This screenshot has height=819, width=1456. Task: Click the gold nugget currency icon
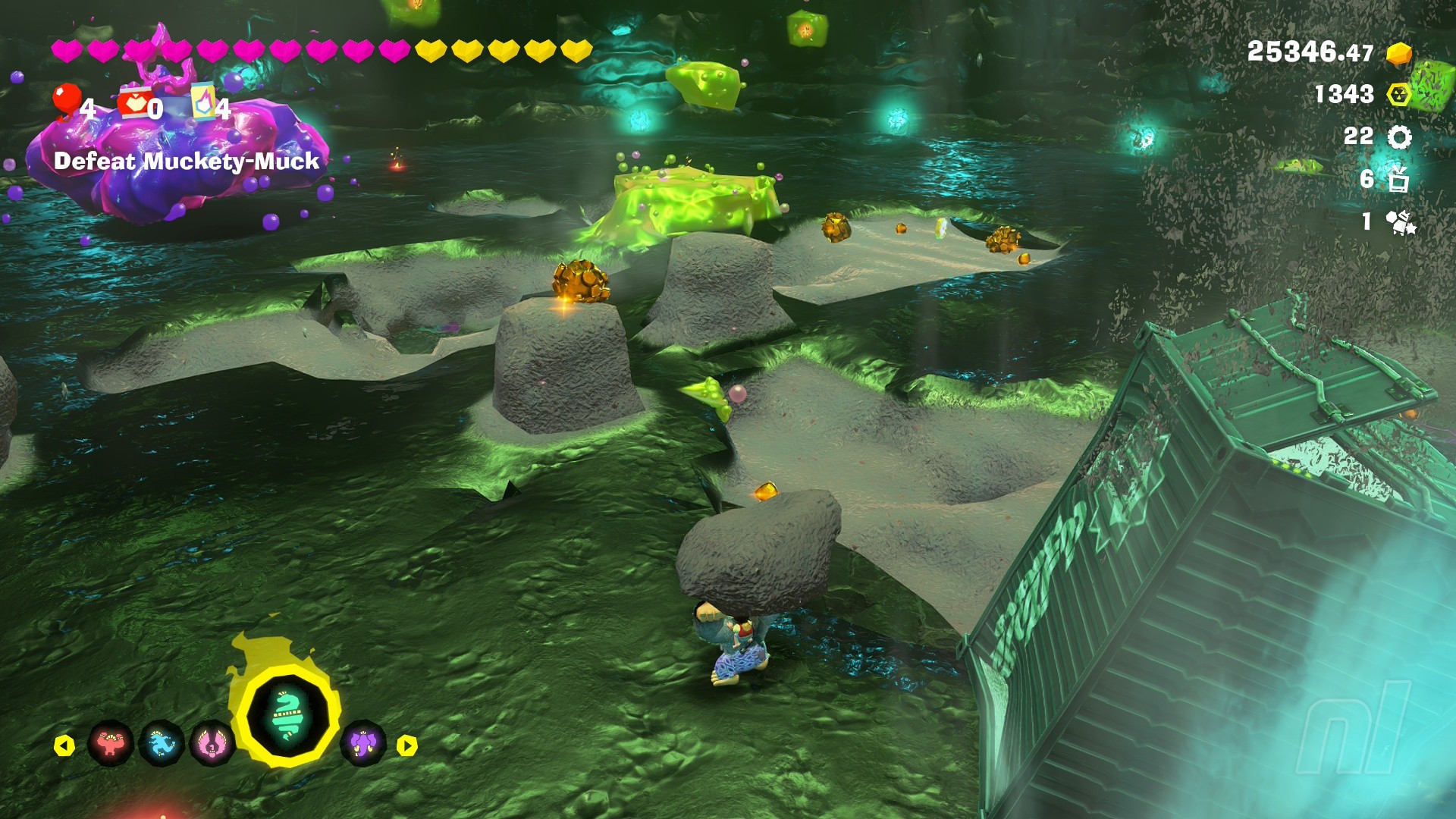pos(1398,53)
